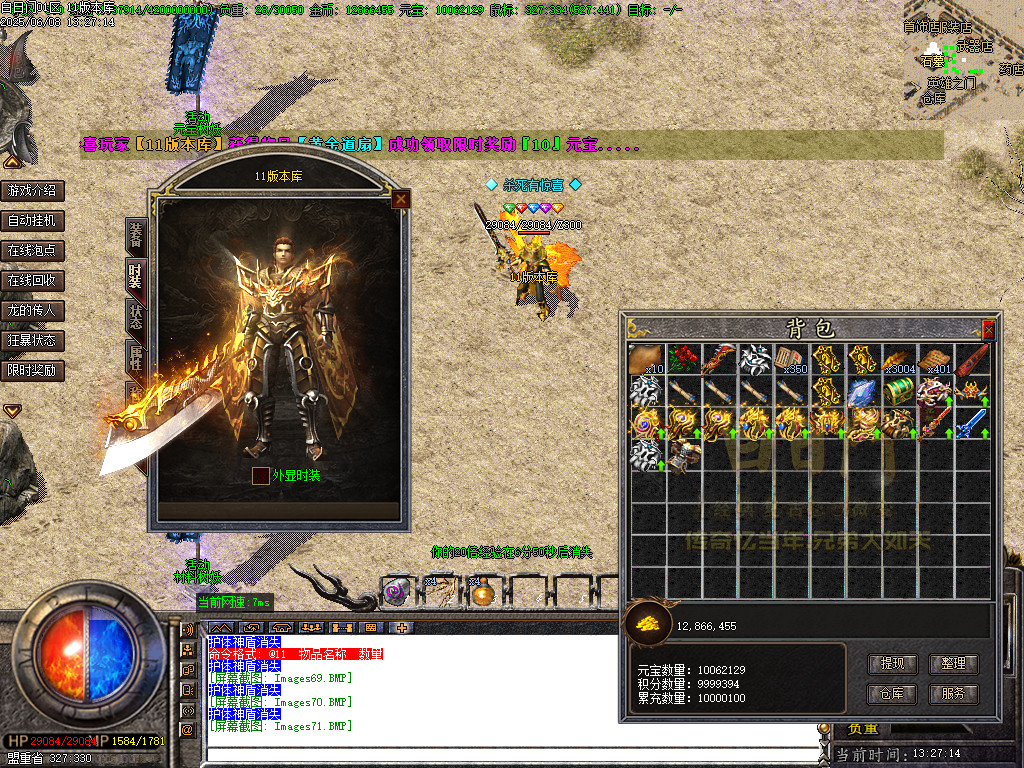
Task: Select the green treasure chest item
Action: point(899,391)
